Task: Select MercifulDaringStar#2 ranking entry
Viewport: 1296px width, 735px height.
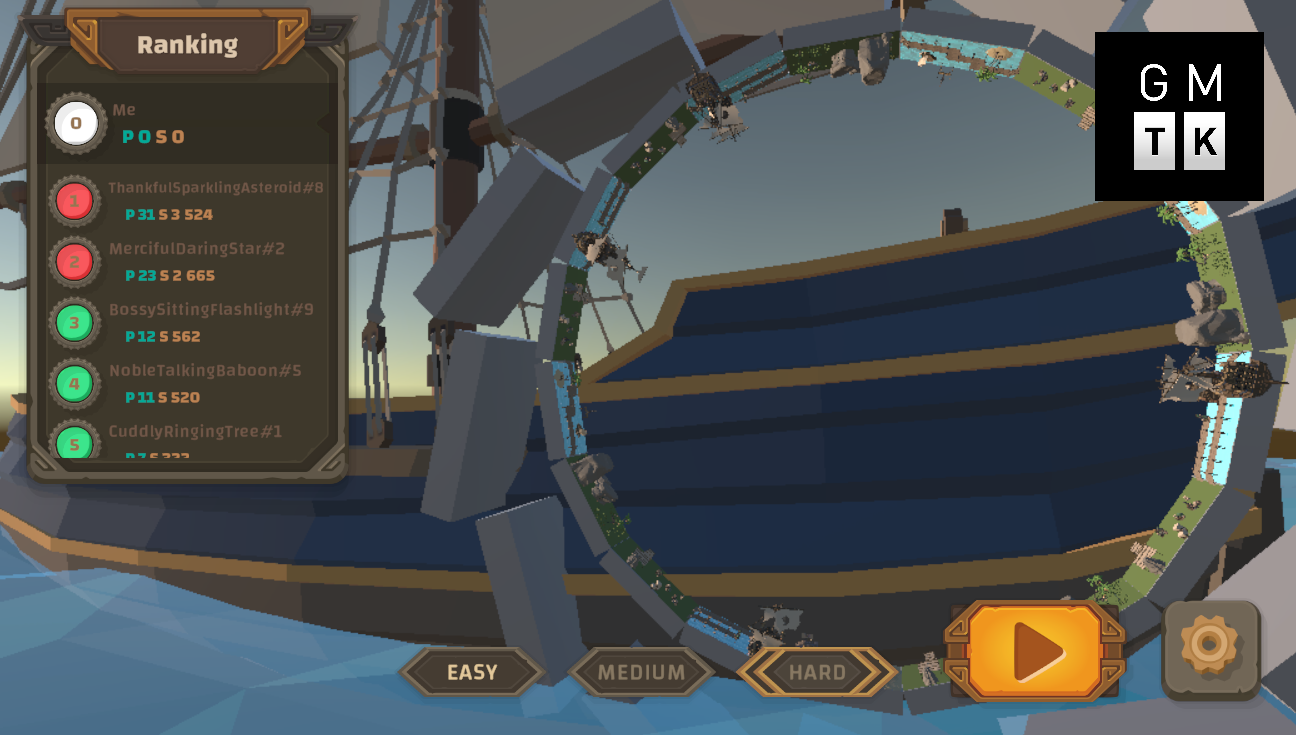Action: [x=190, y=262]
